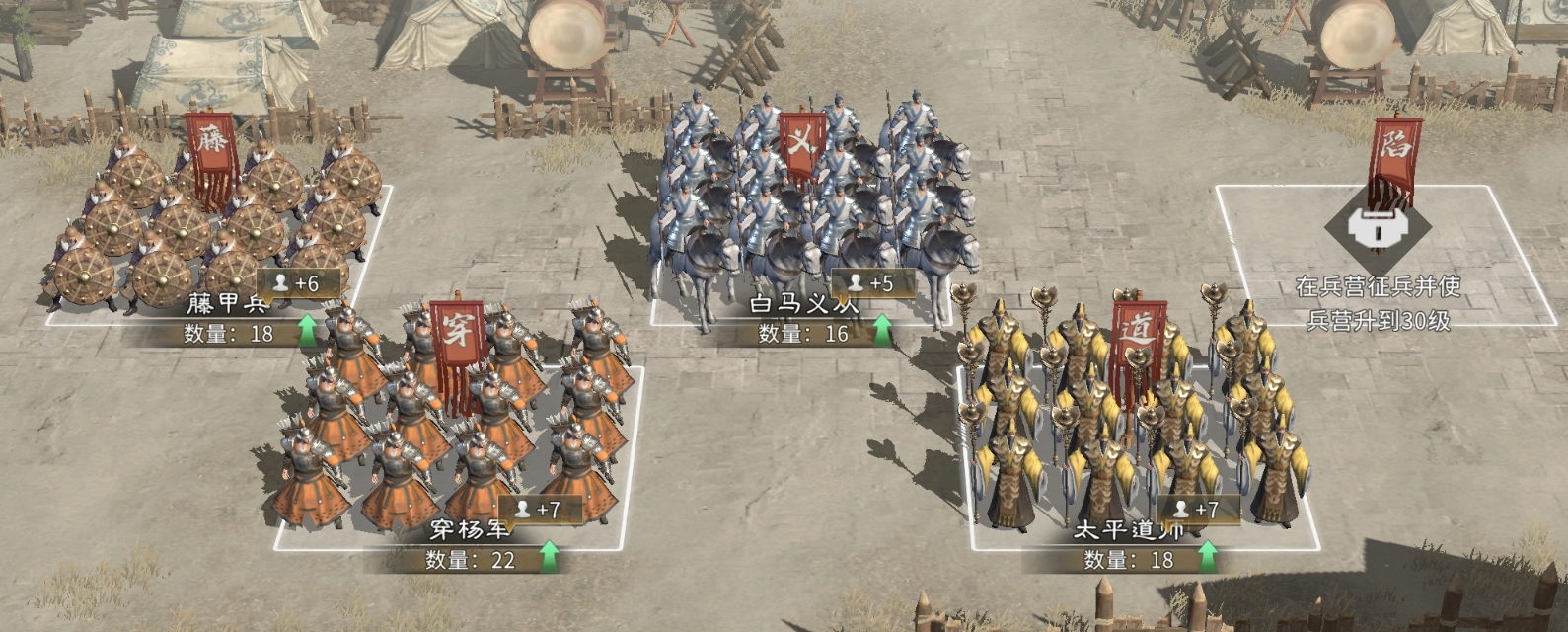This screenshot has width=1568, height=632.
Task: Tap the green upgrade arrow for 穿杨军
Action: (x=549, y=558)
